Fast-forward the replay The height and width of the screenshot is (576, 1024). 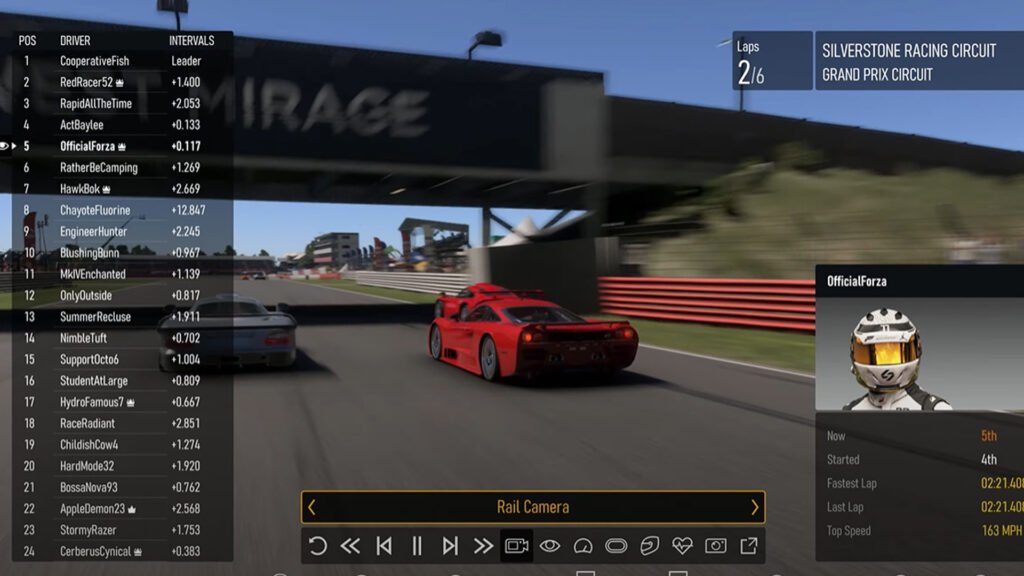[483, 546]
